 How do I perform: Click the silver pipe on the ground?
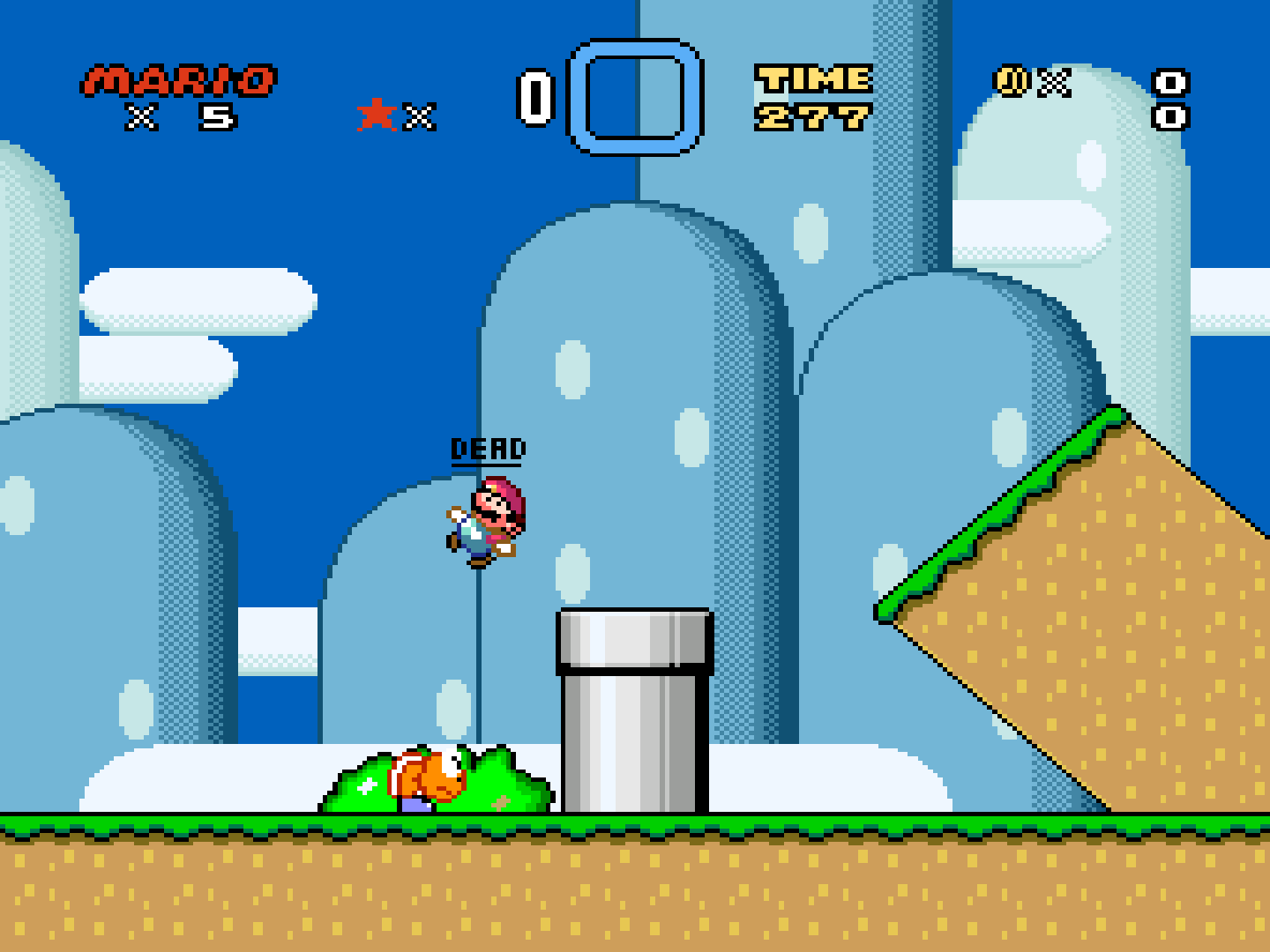pos(633,714)
